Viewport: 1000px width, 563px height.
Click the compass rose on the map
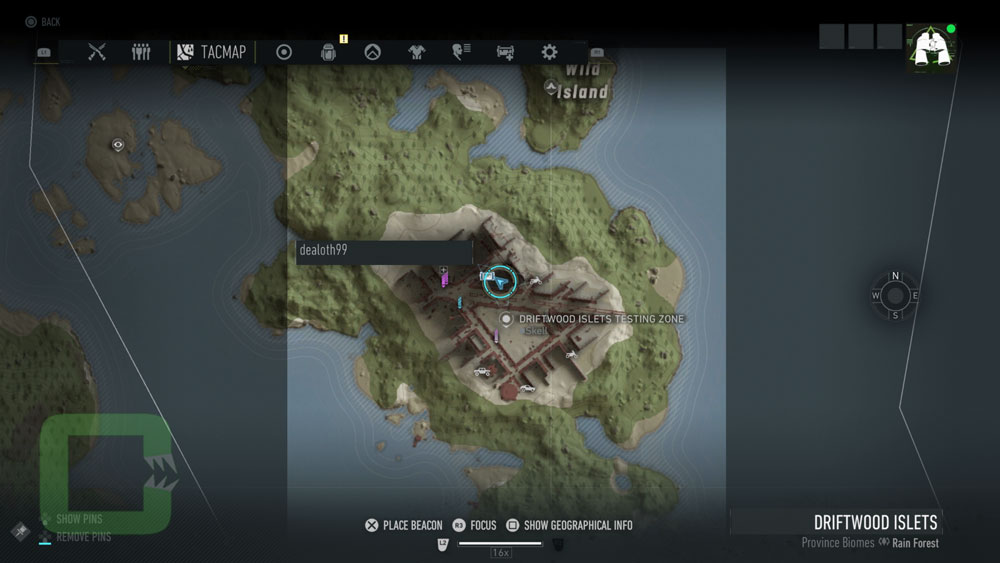click(x=895, y=295)
